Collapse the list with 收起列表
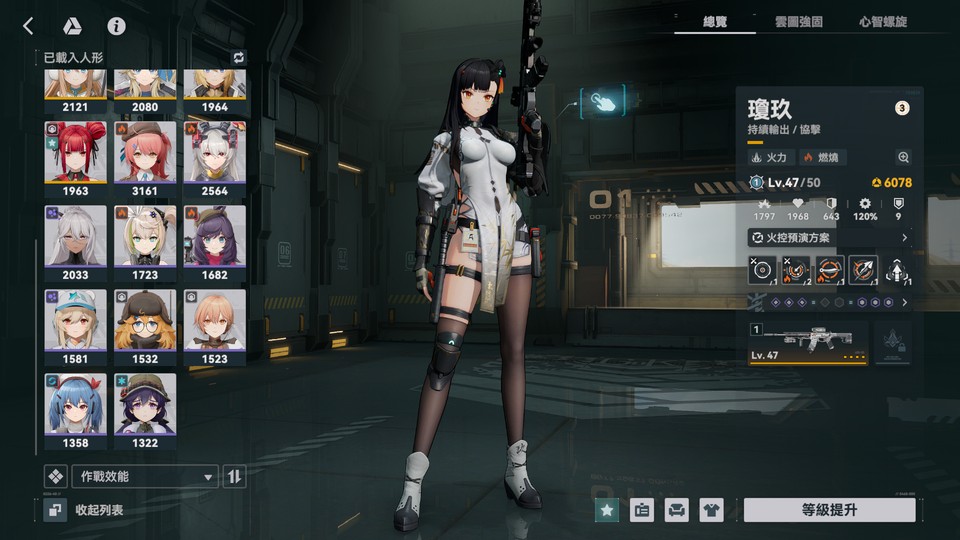The width and height of the screenshot is (960, 540). pos(88,510)
